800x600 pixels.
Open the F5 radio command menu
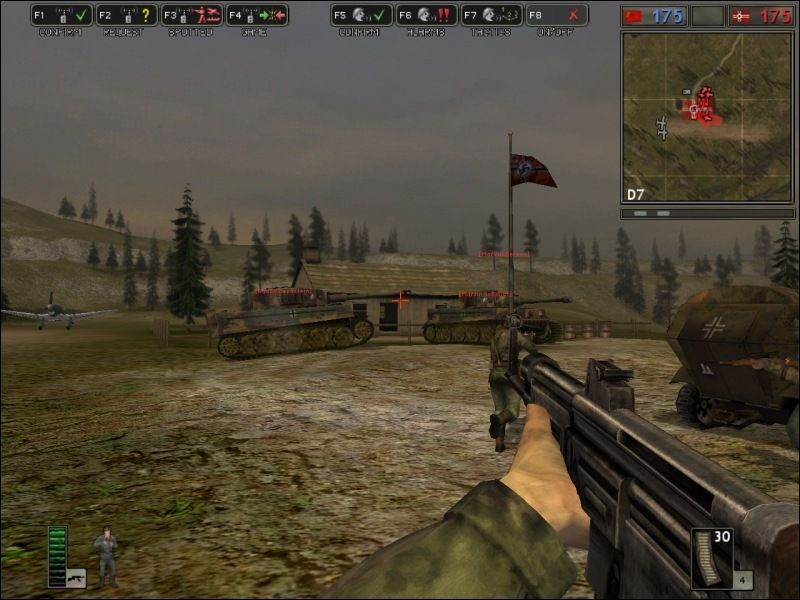click(361, 15)
